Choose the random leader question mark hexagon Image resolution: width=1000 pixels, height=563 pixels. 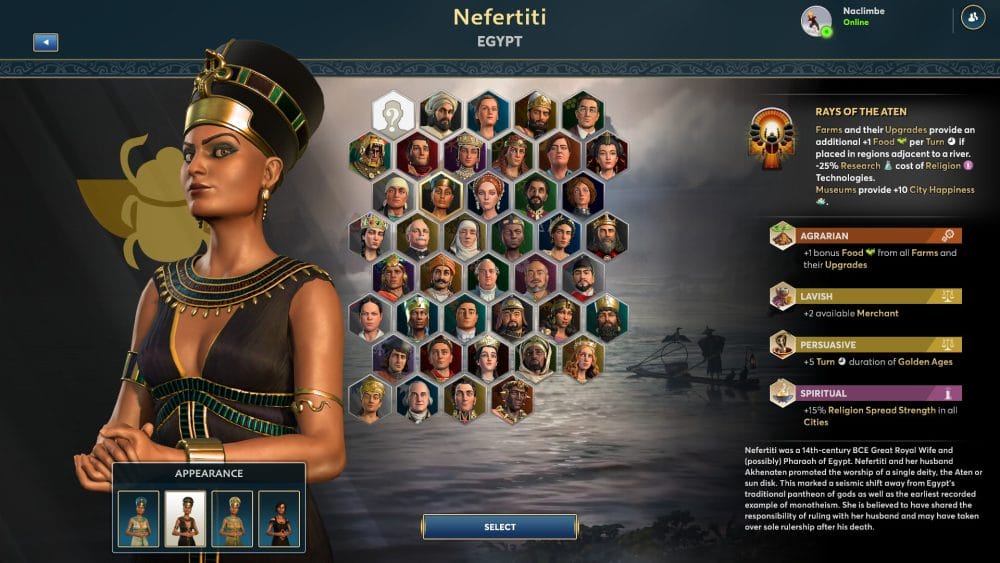393,114
